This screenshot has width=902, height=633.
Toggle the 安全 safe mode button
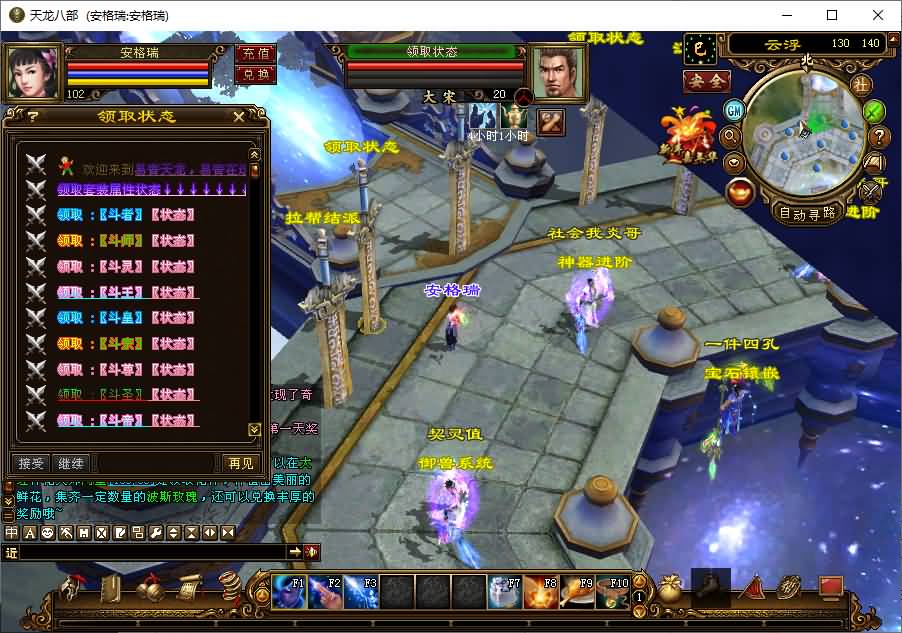coord(706,82)
